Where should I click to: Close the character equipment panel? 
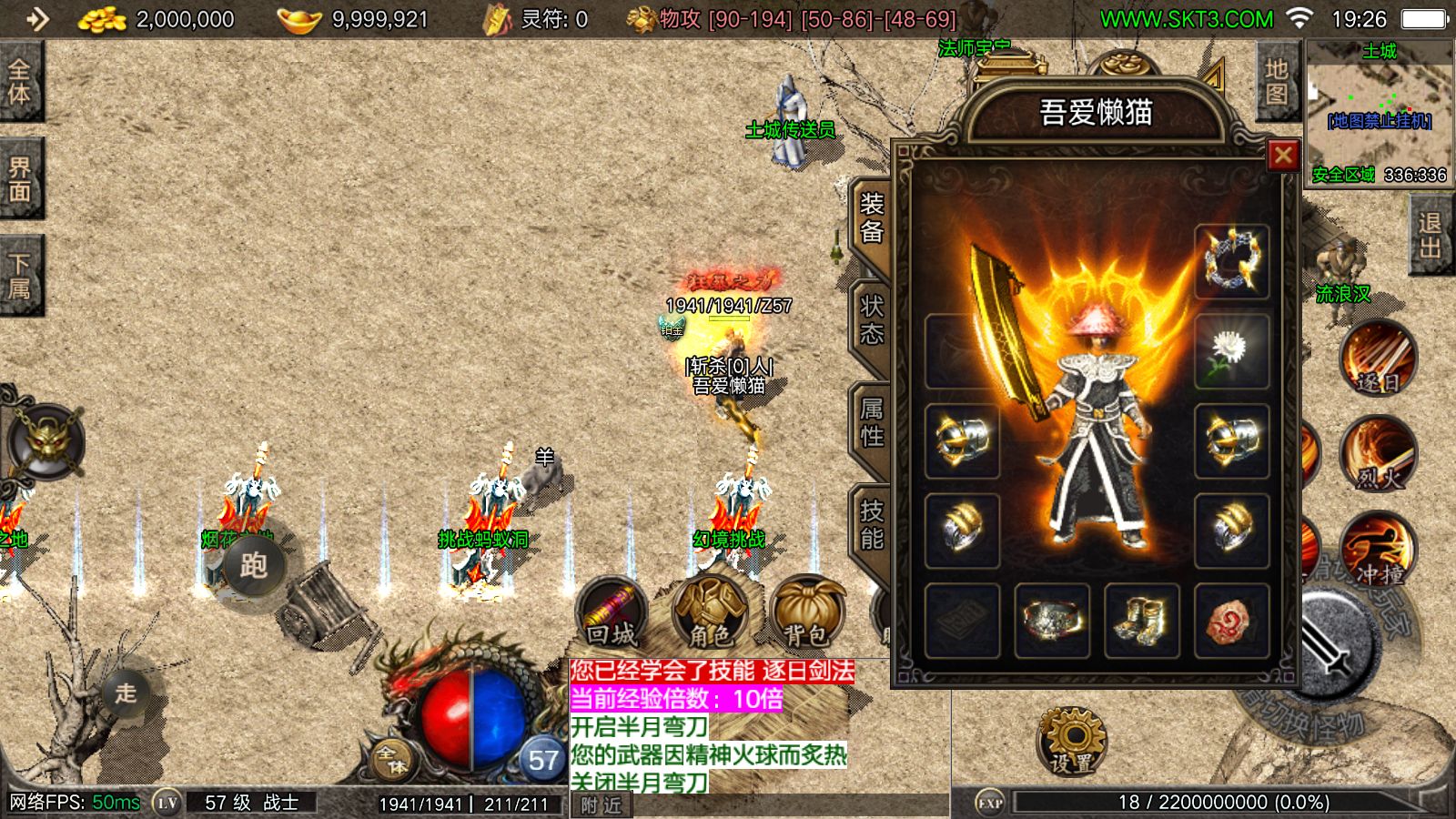point(1283,156)
